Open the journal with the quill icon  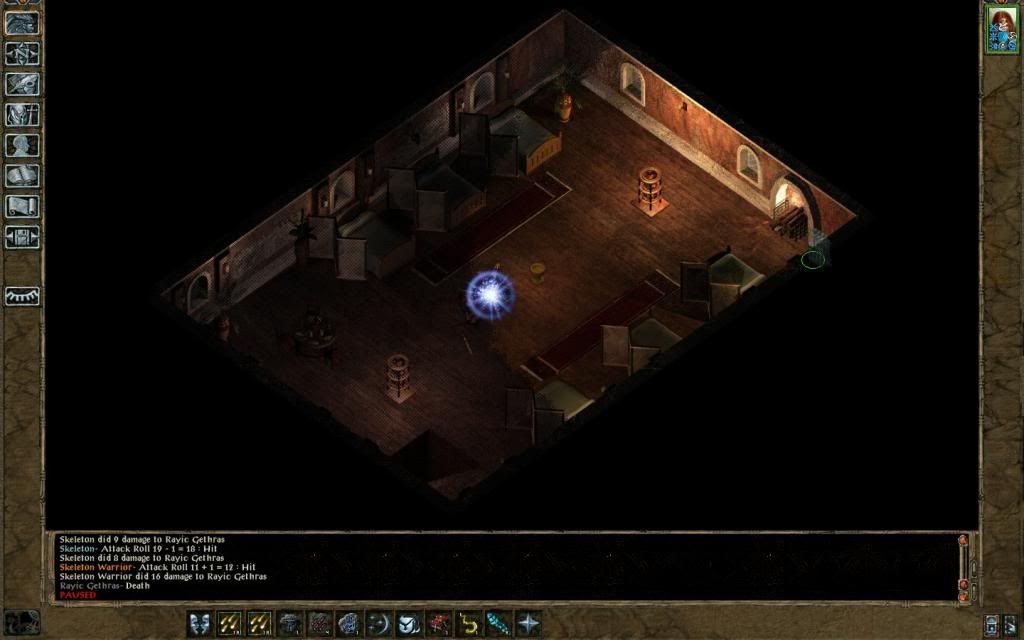point(22,84)
